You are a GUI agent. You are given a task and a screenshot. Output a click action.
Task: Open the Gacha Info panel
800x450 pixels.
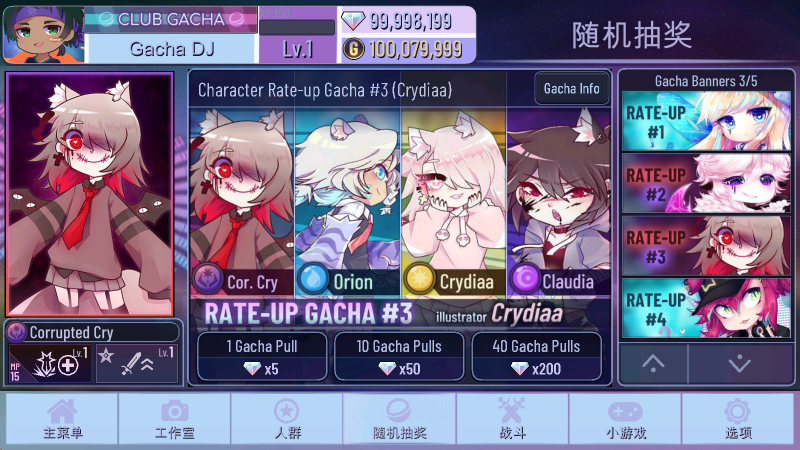coord(572,89)
